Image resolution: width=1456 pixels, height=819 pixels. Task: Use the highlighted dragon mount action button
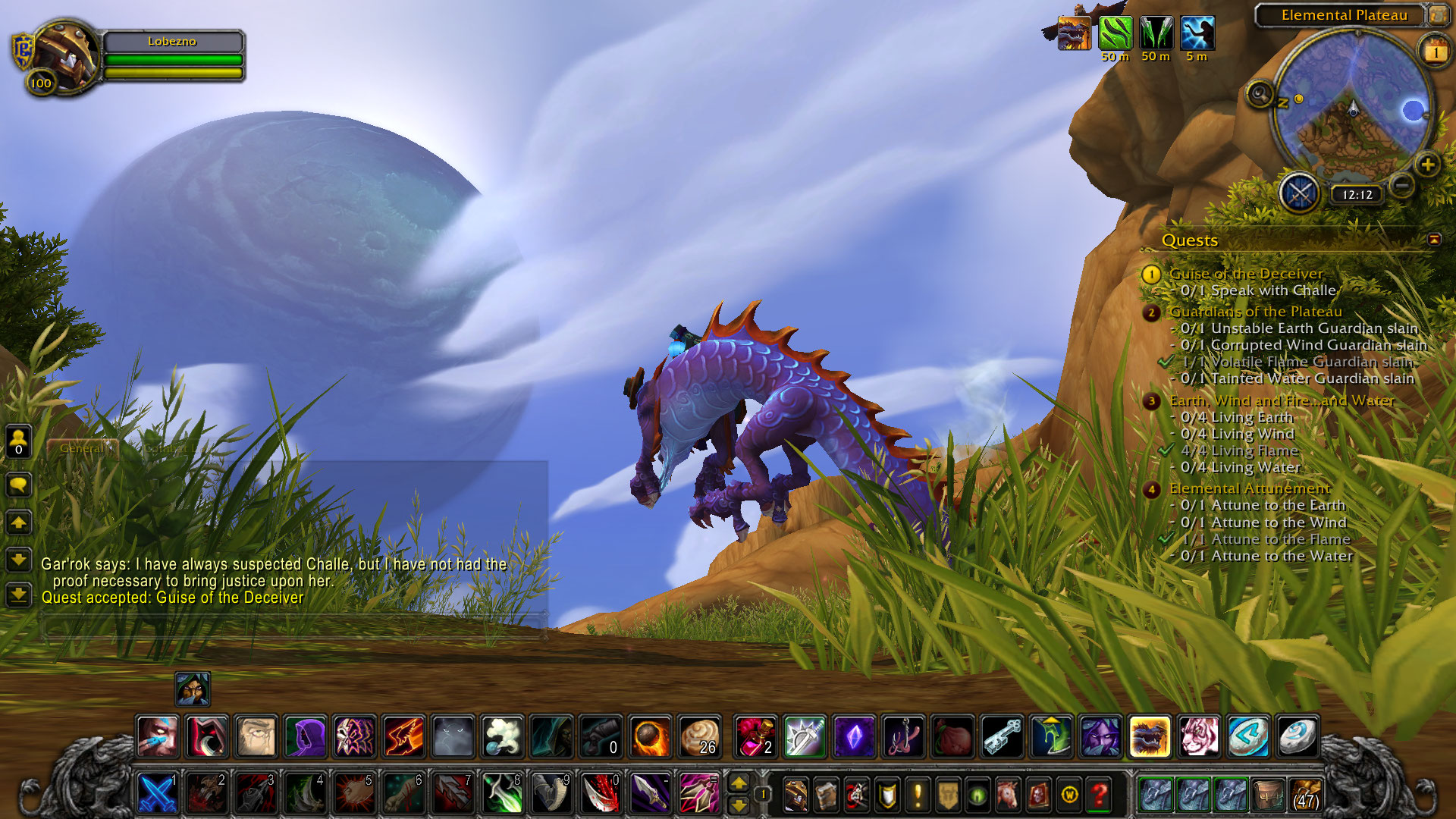1149,736
